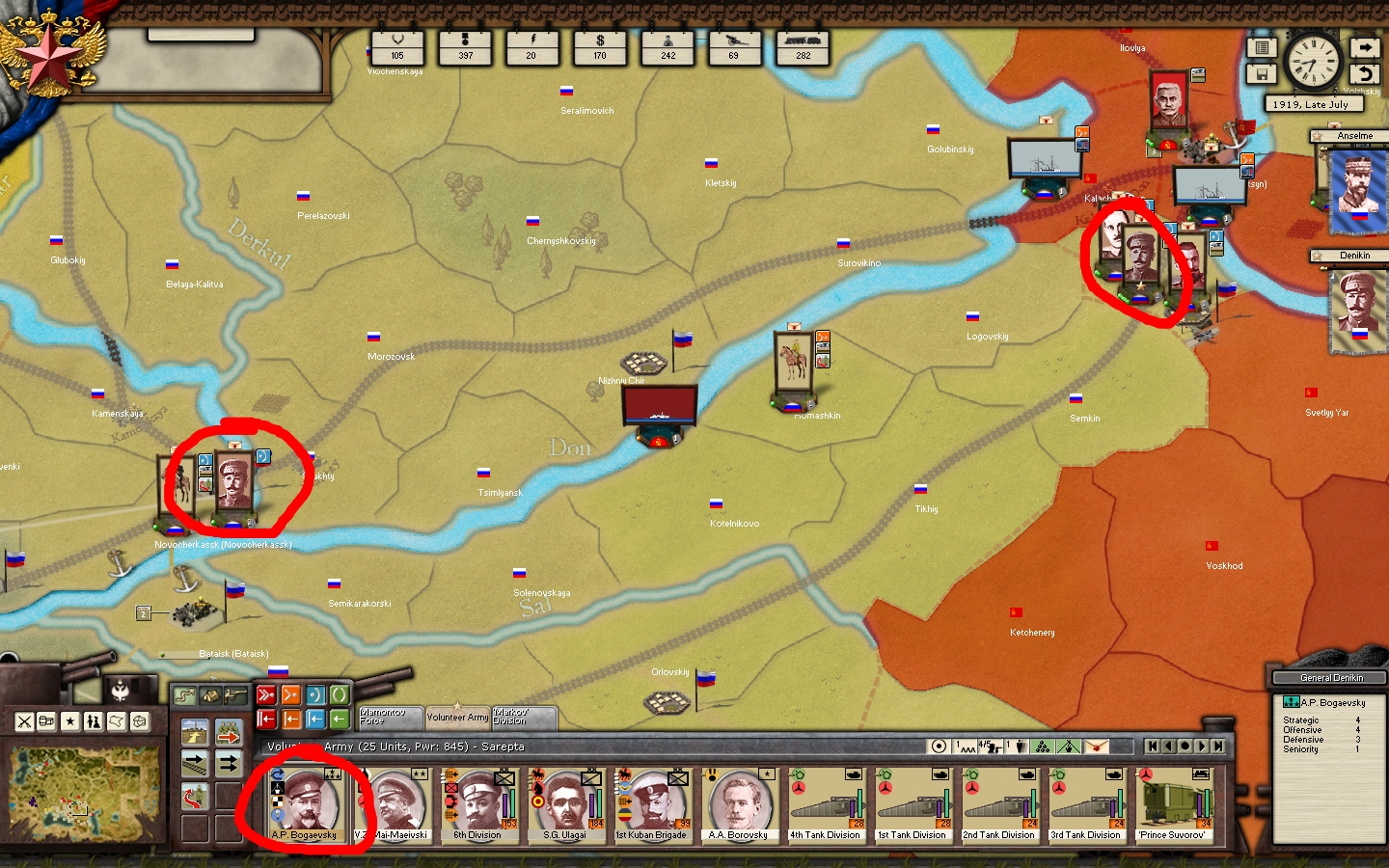
Task: Select the crossed swords icon above the minimap
Action: 24,721
